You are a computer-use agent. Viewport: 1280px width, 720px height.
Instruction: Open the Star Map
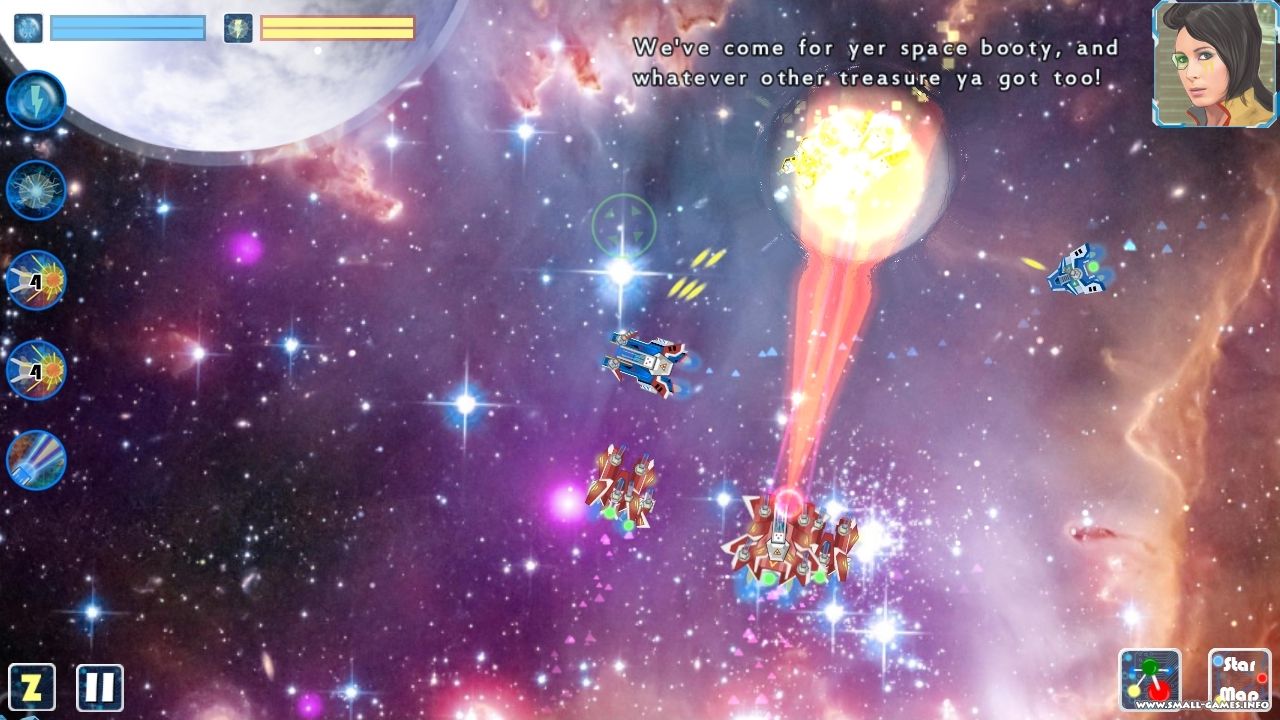pos(1239,680)
